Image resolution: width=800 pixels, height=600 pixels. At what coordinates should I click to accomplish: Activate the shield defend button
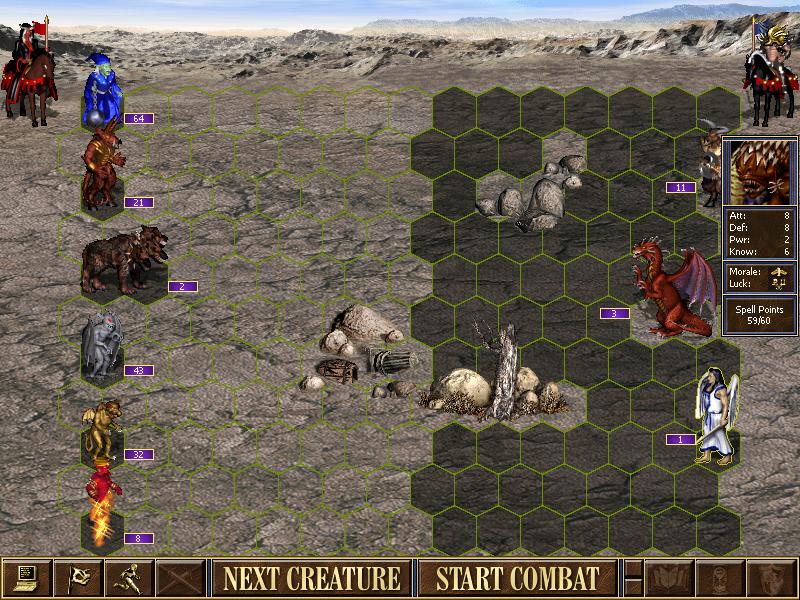[771, 578]
